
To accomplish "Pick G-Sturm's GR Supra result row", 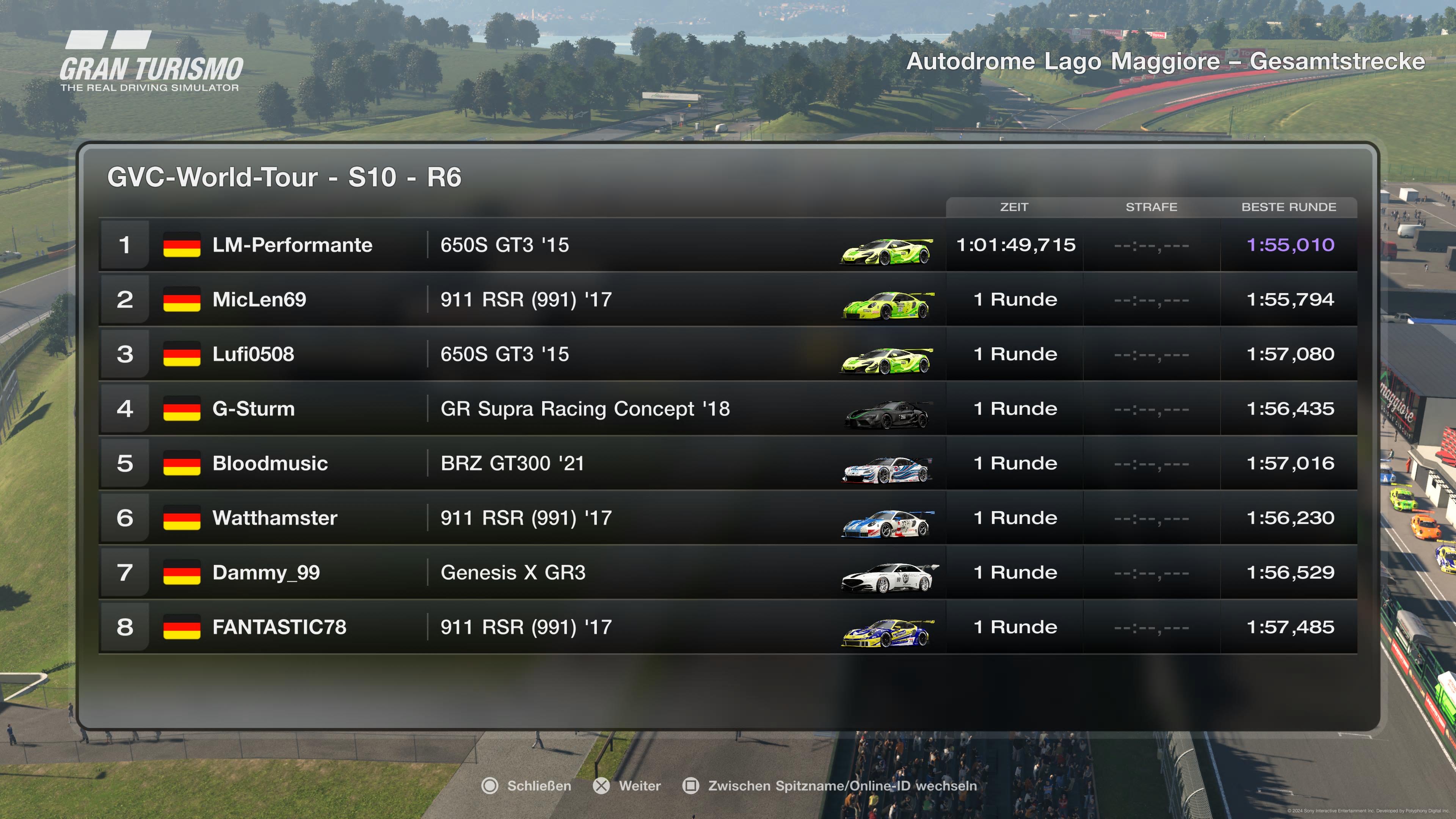I will [x=728, y=409].
